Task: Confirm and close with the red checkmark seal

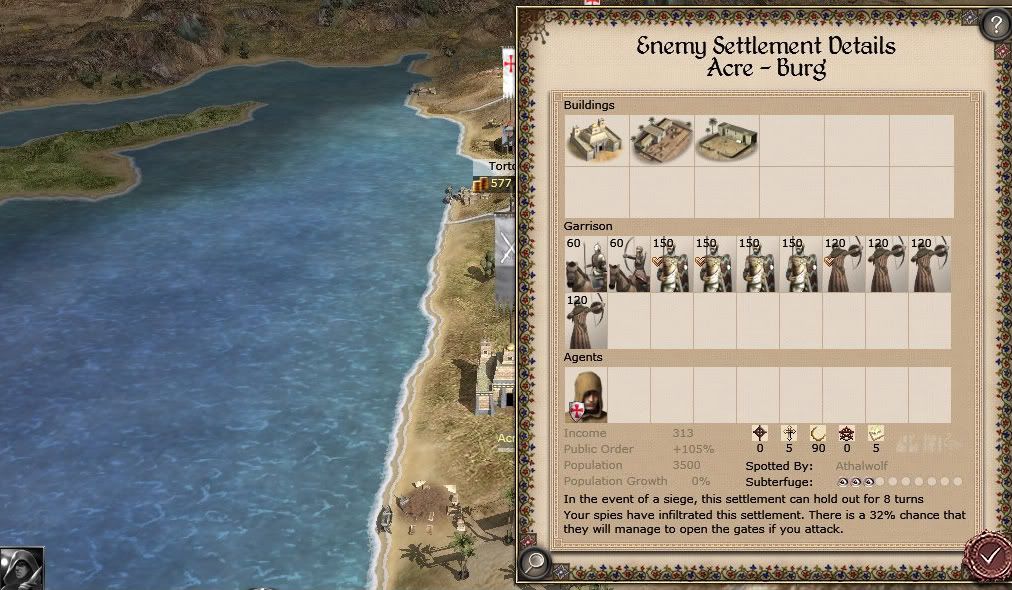Action: tap(988, 555)
